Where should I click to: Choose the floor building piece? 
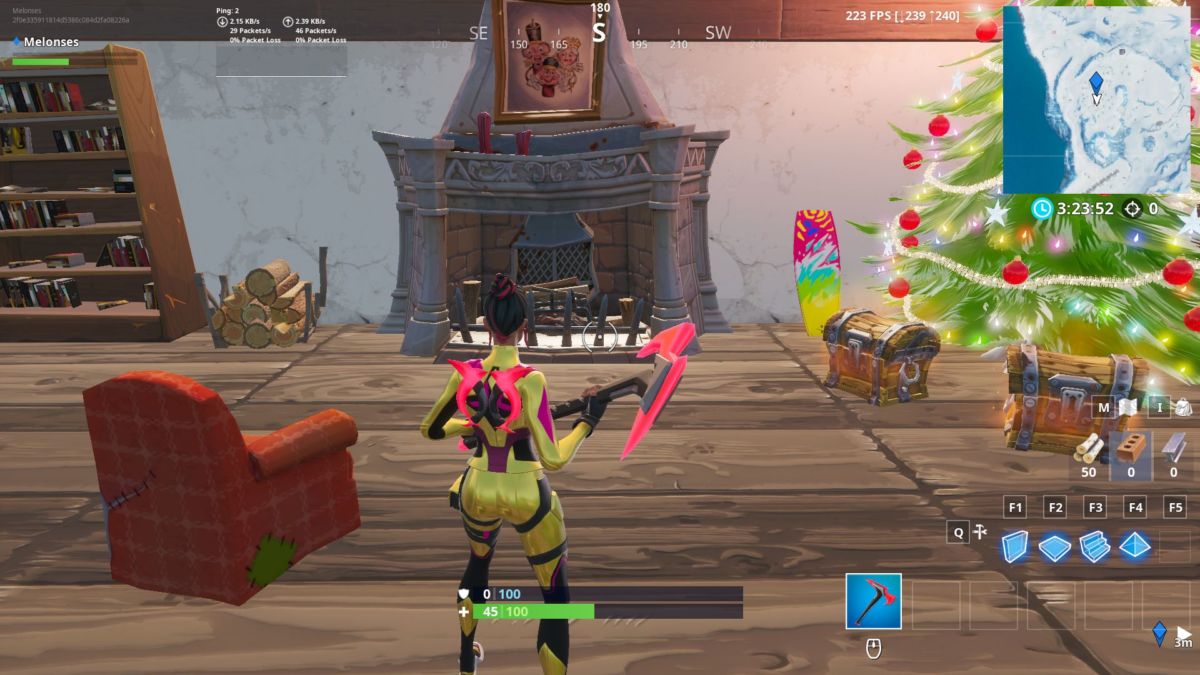tap(1055, 546)
